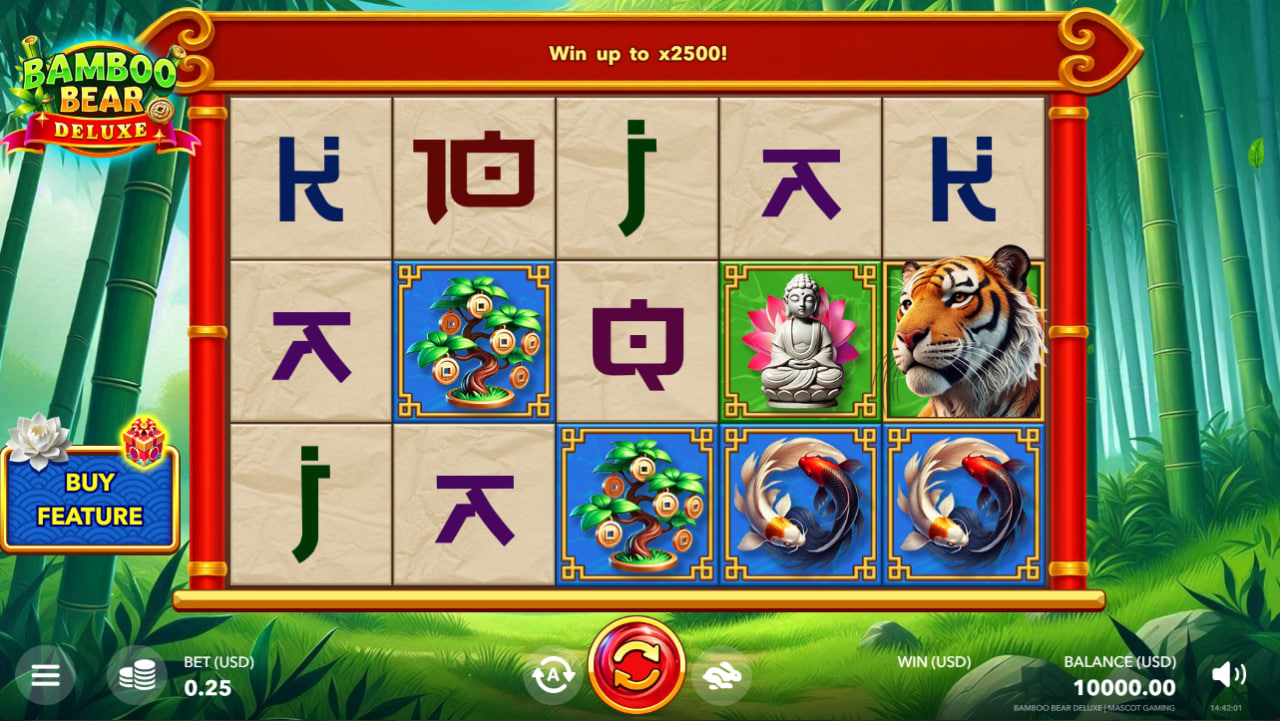Toggle the speaker audio off
This screenshot has height=721, width=1280.
pyautogui.click(x=1228, y=676)
